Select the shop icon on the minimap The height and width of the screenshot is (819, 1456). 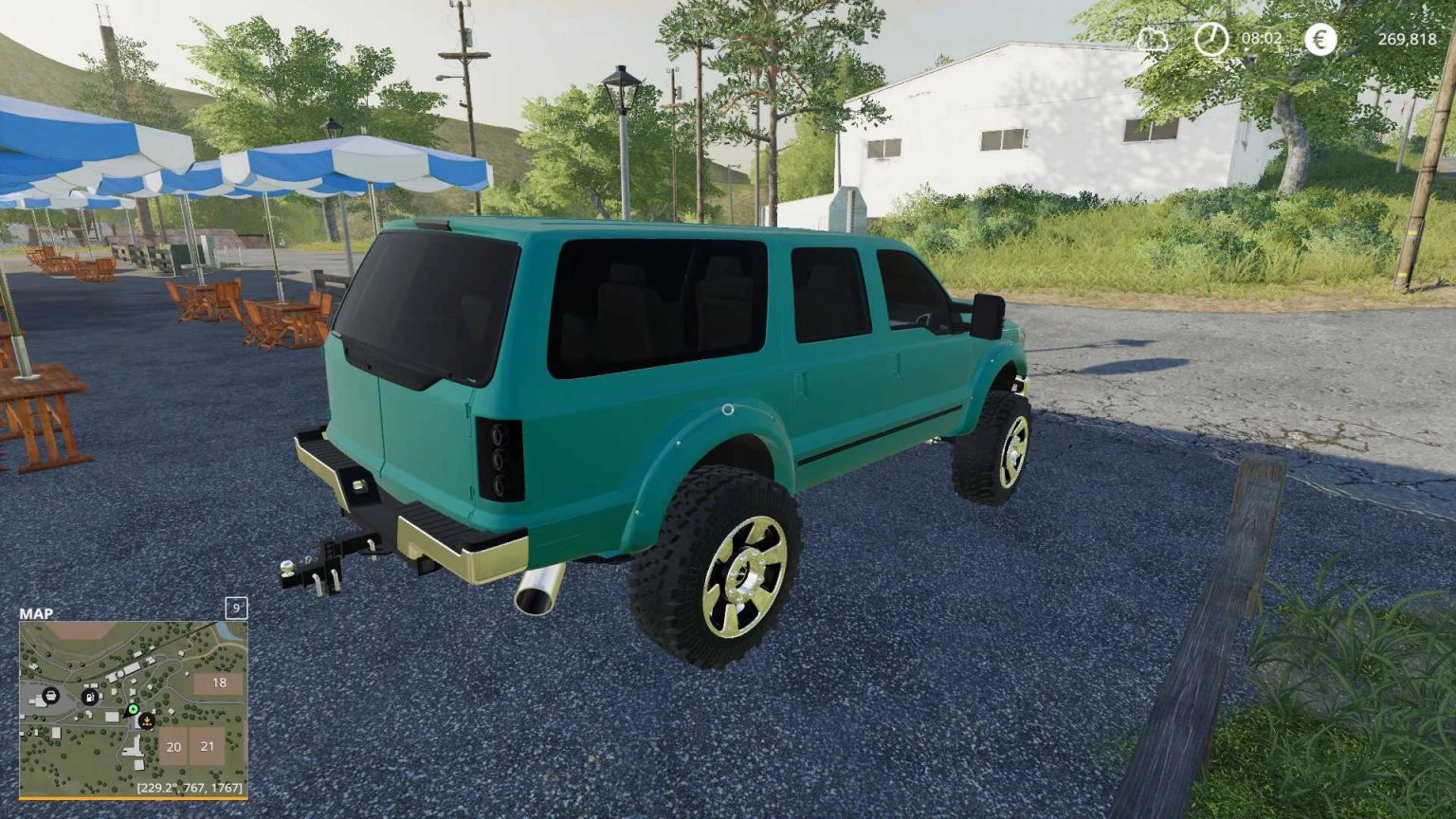(x=51, y=696)
